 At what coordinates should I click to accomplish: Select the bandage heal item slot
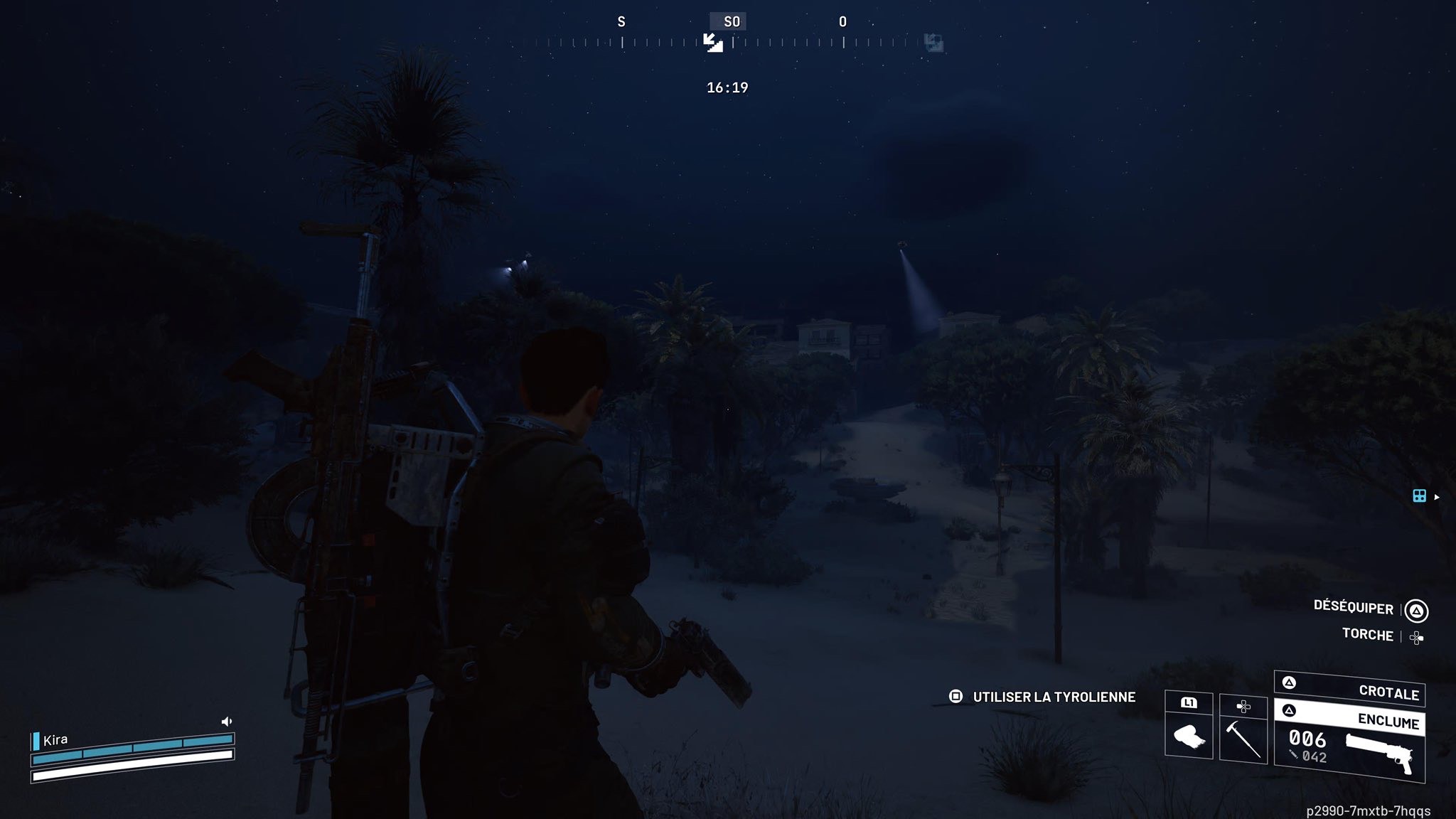1189,734
